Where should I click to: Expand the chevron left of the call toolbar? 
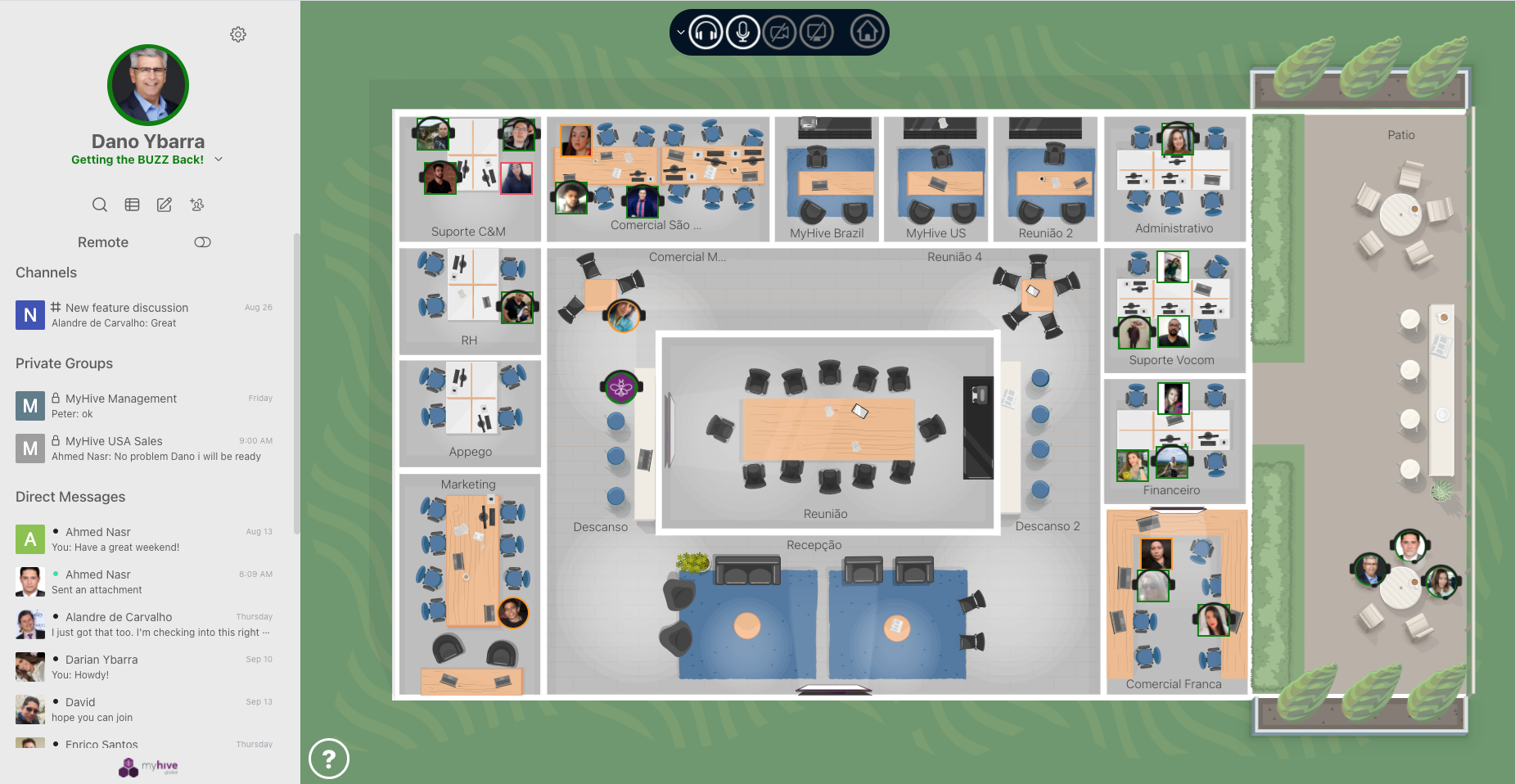679,33
